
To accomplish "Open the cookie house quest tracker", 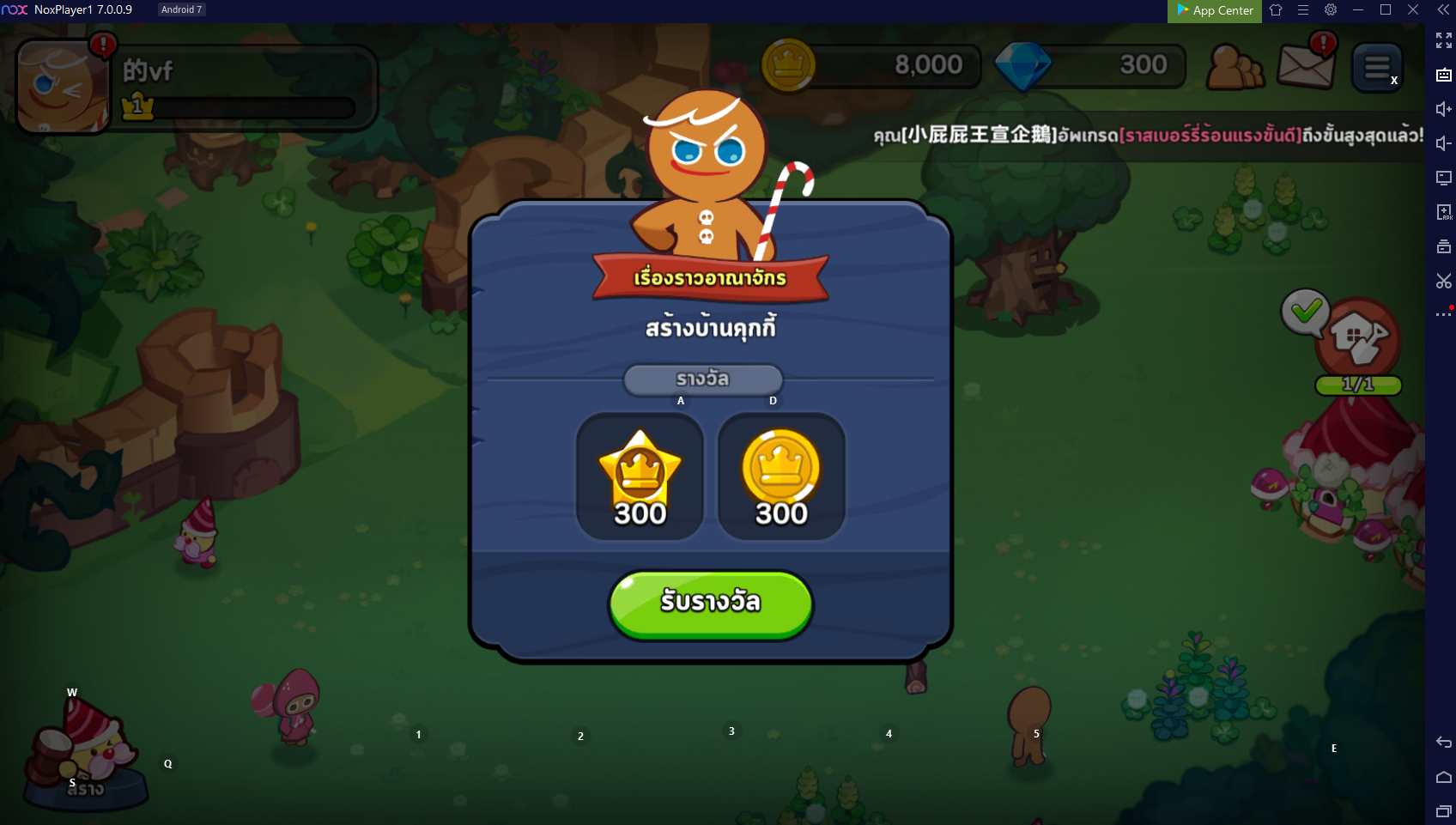I will [x=1360, y=339].
